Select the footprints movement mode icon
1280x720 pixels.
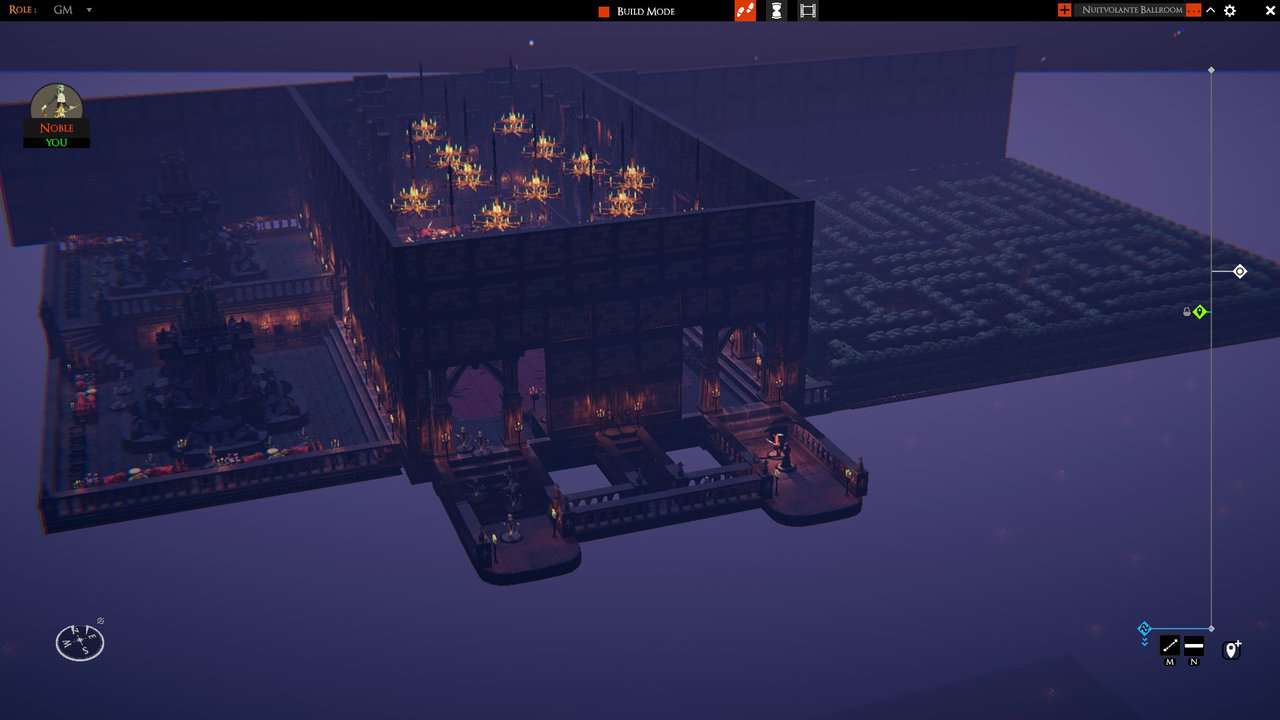tap(745, 10)
